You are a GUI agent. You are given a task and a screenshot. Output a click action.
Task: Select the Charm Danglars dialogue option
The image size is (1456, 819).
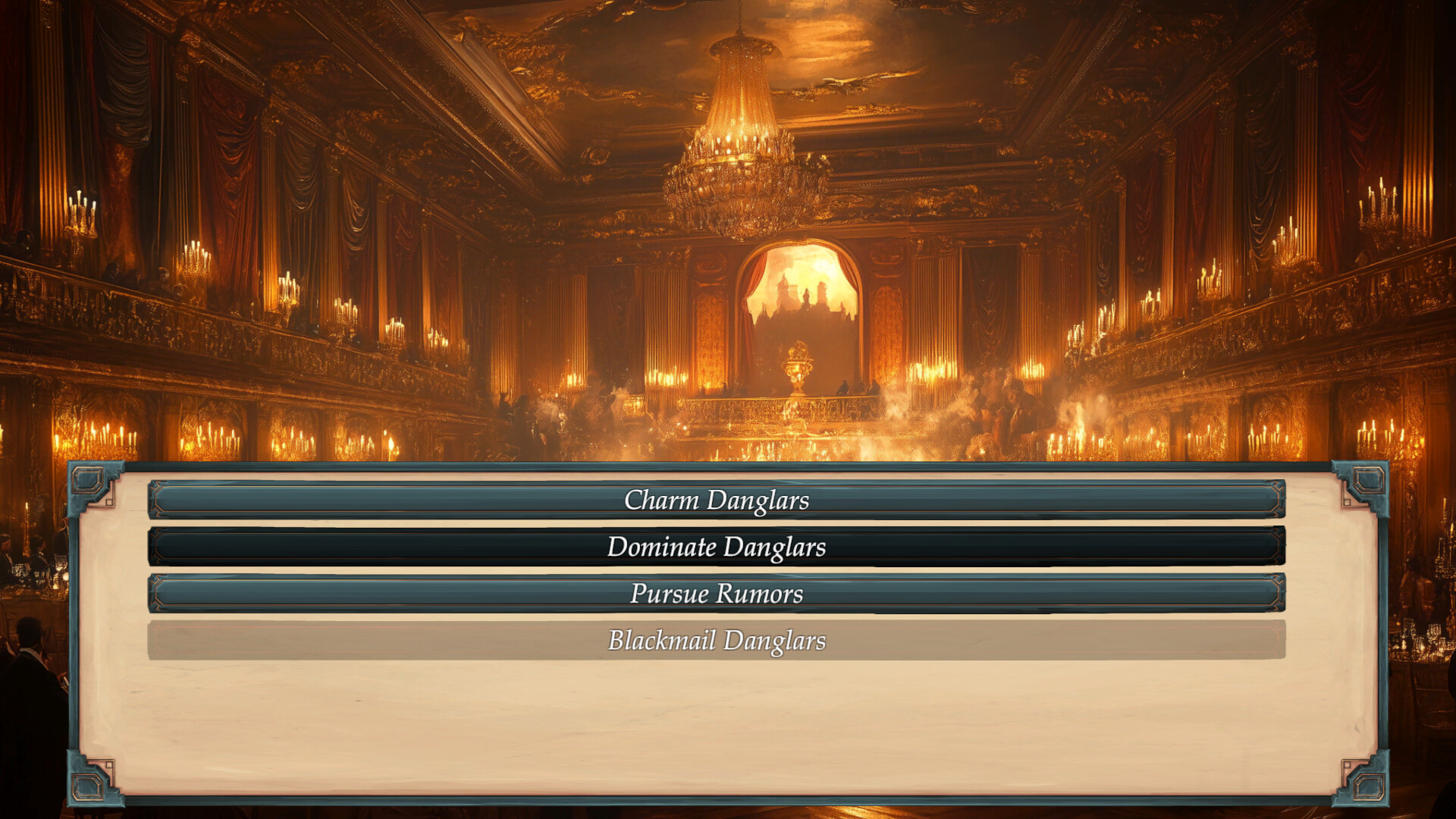click(717, 500)
